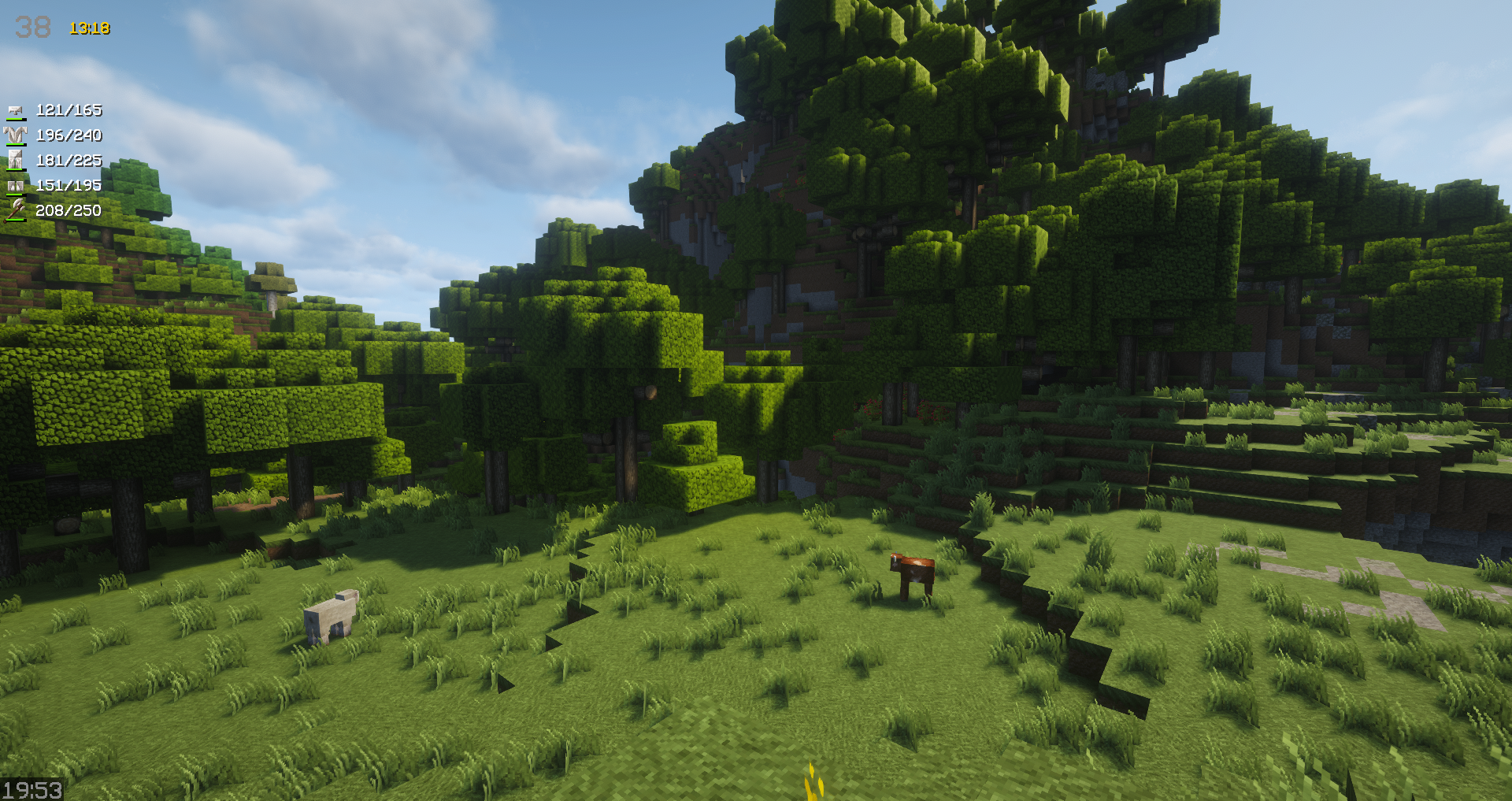Choose the iron leggings HUD icon

click(x=16, y=161)
